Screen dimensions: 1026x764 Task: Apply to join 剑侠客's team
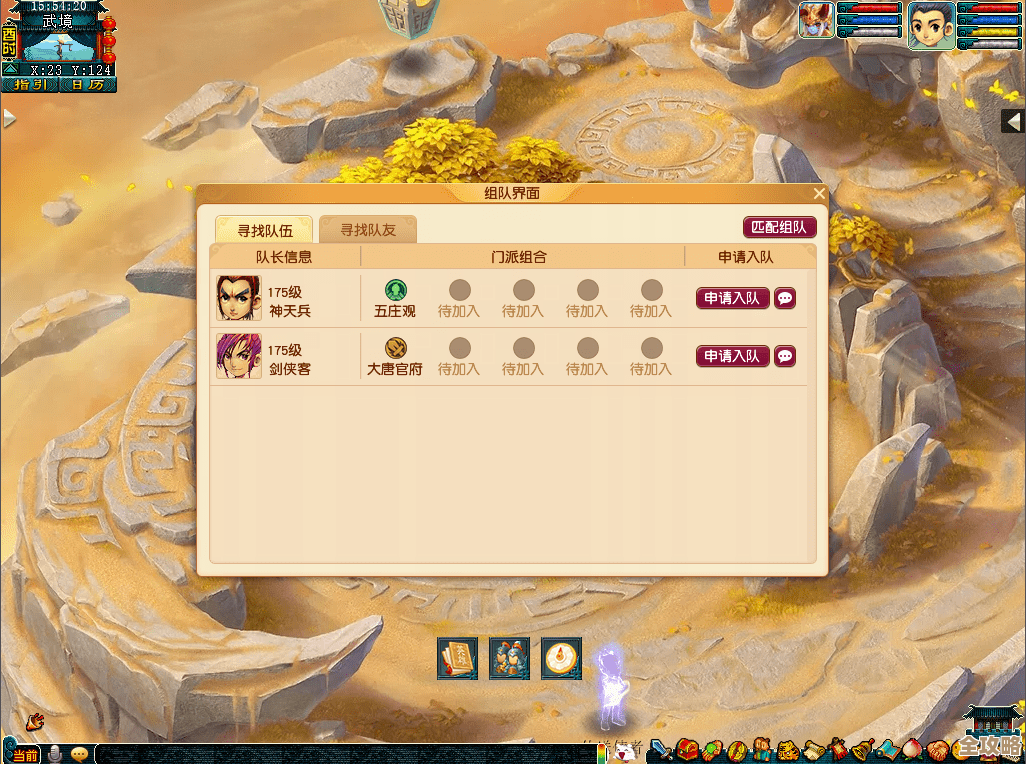pyautogui.click(x=732, y=356)
